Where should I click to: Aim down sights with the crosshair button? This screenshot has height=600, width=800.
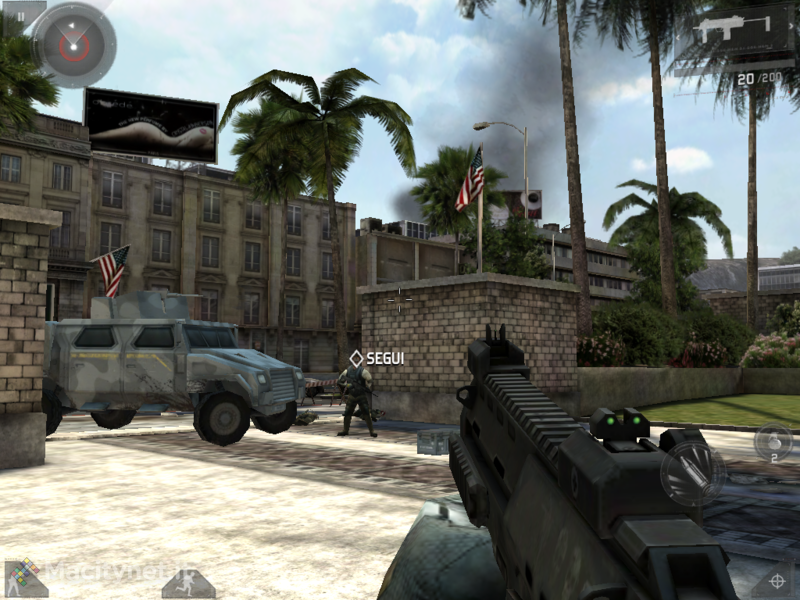tap(776, 579)
